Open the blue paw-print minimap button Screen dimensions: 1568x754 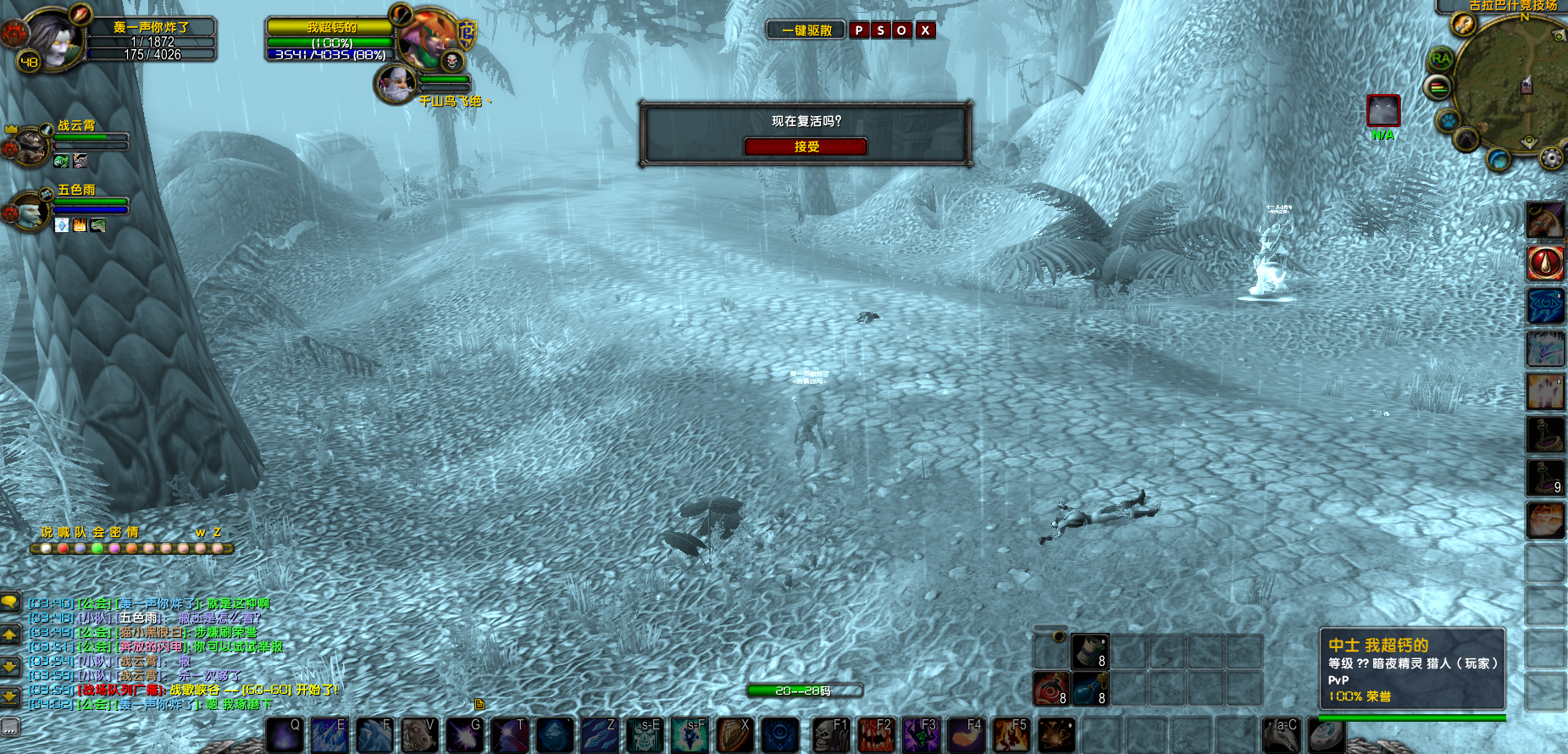[1449, 120]
